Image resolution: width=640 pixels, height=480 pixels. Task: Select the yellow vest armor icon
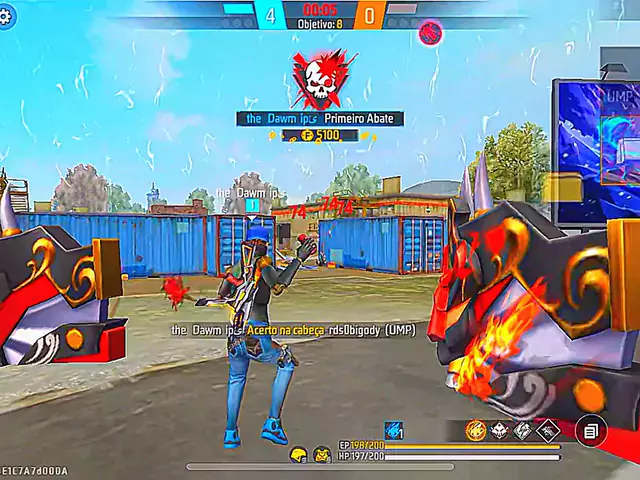coord(322,455)
